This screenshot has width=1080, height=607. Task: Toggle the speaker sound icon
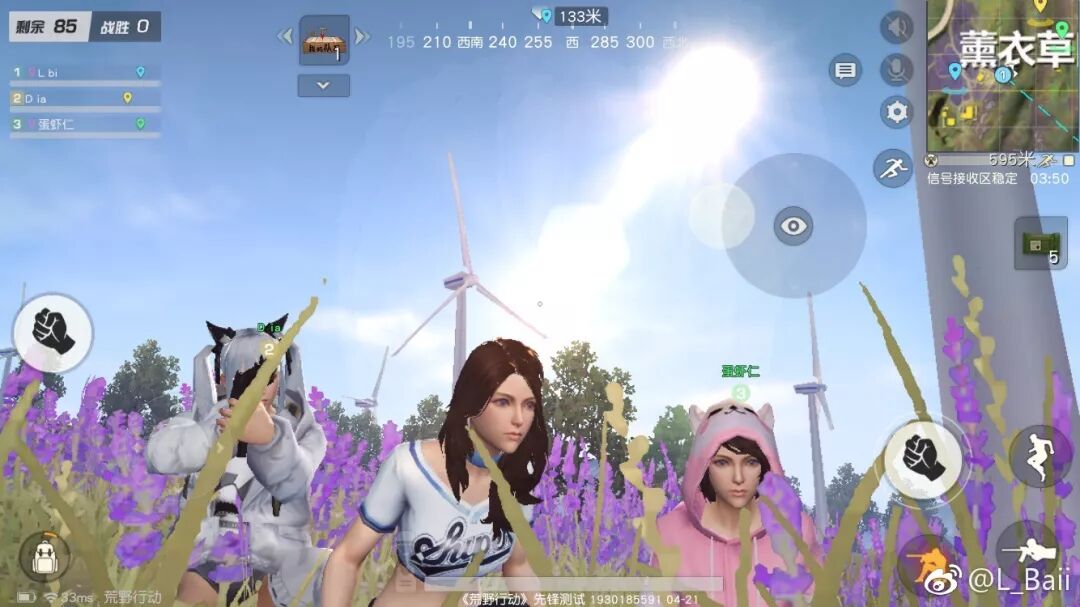(896, 27)
